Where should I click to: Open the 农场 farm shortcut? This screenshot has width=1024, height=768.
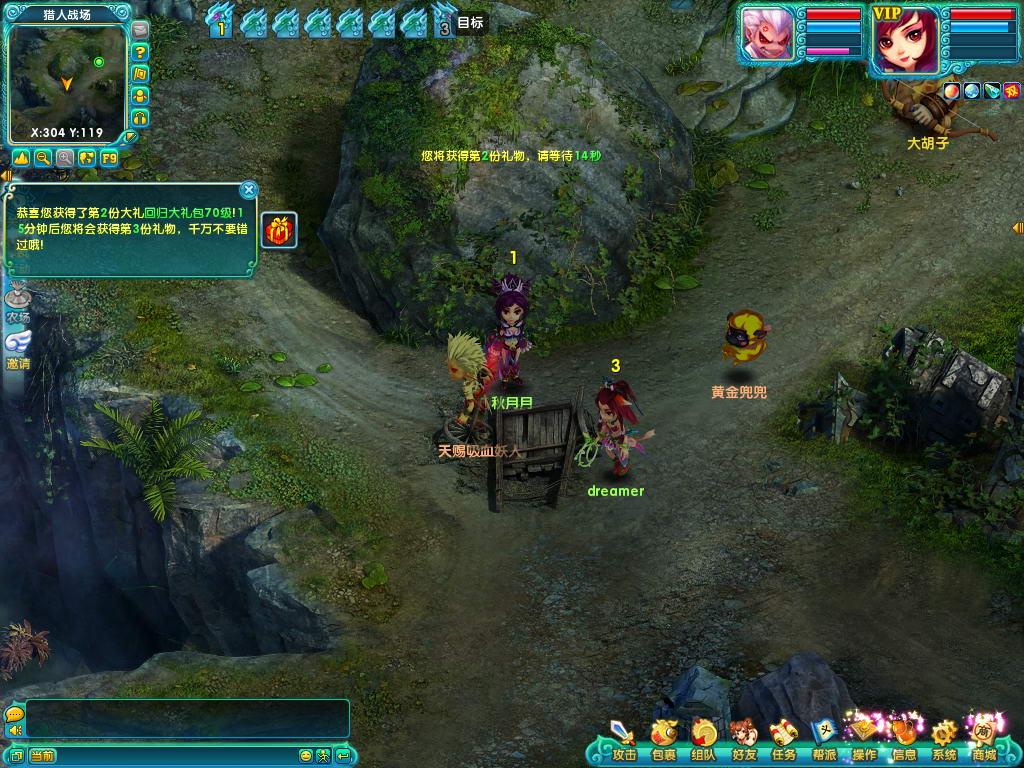[x=18, y=303]
